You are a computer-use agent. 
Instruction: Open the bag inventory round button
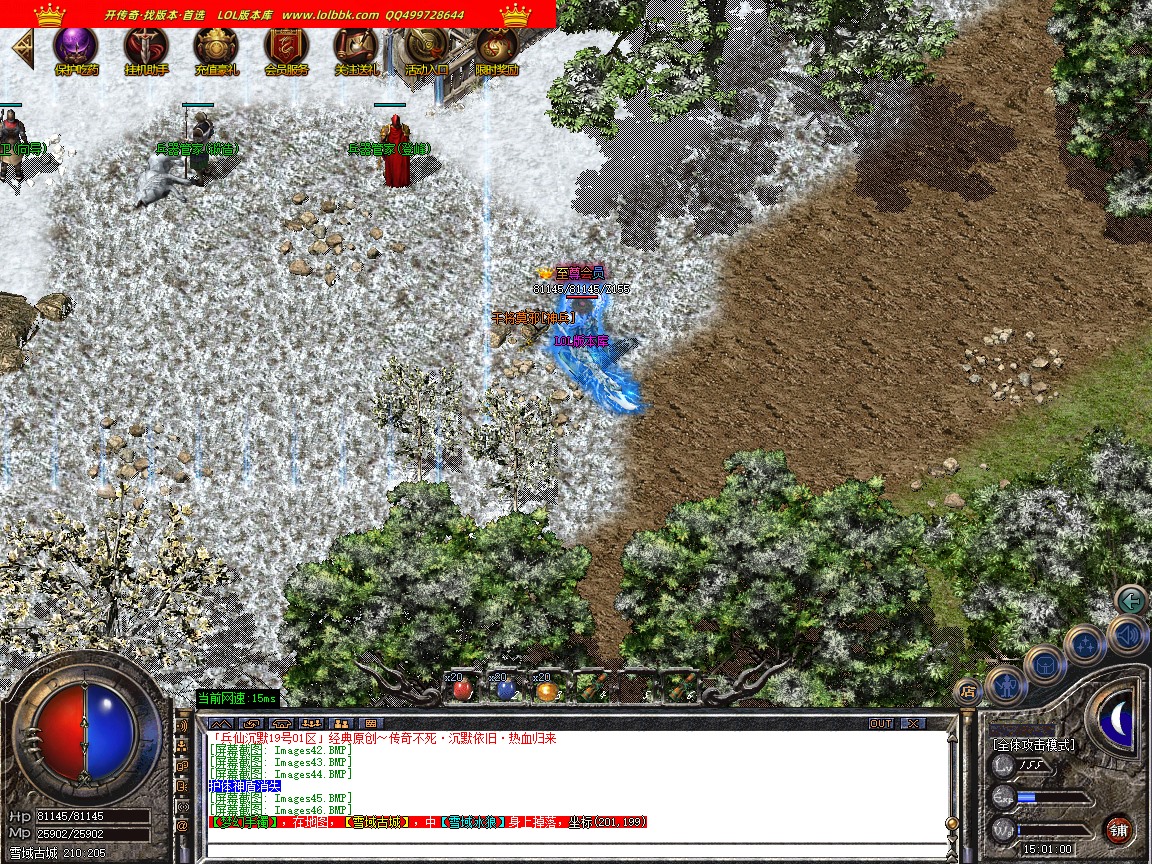[x=1045, y=665]
